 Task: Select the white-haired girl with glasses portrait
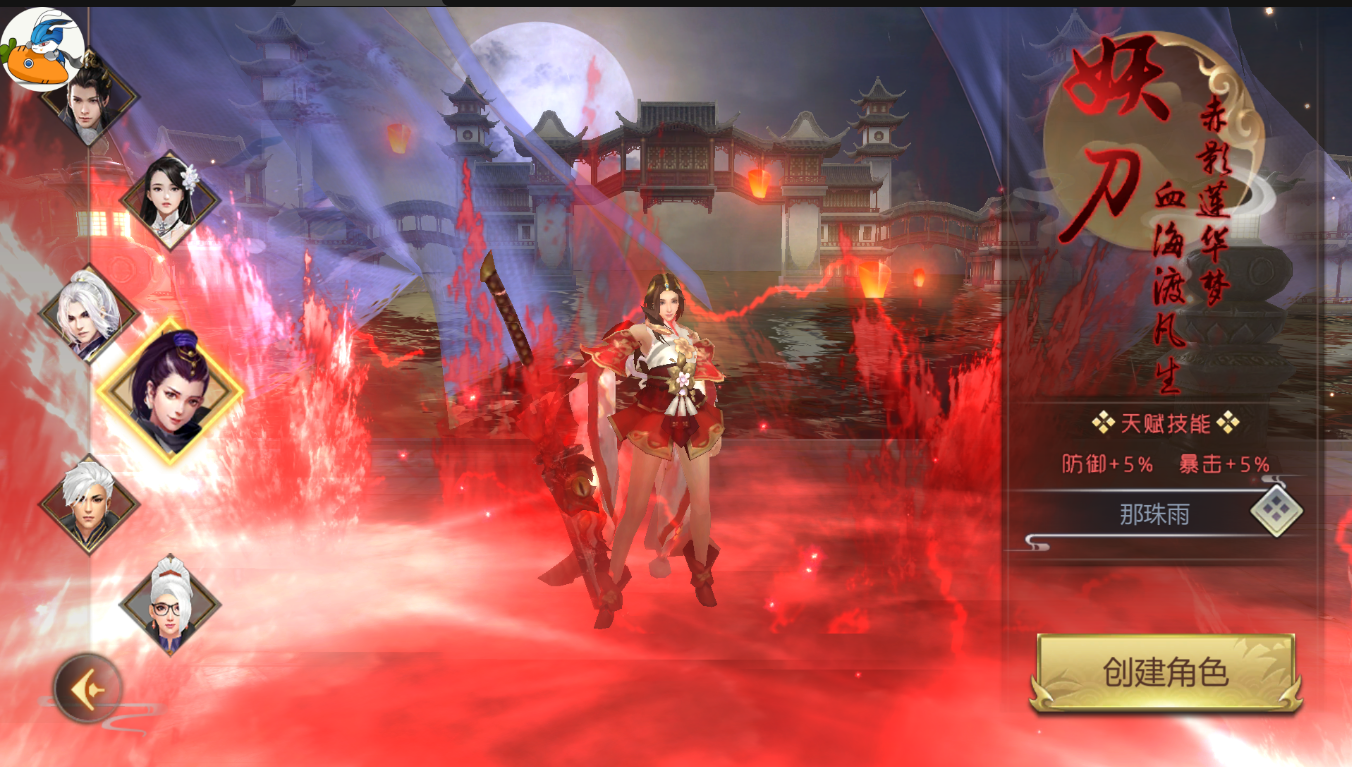(170, 604)
